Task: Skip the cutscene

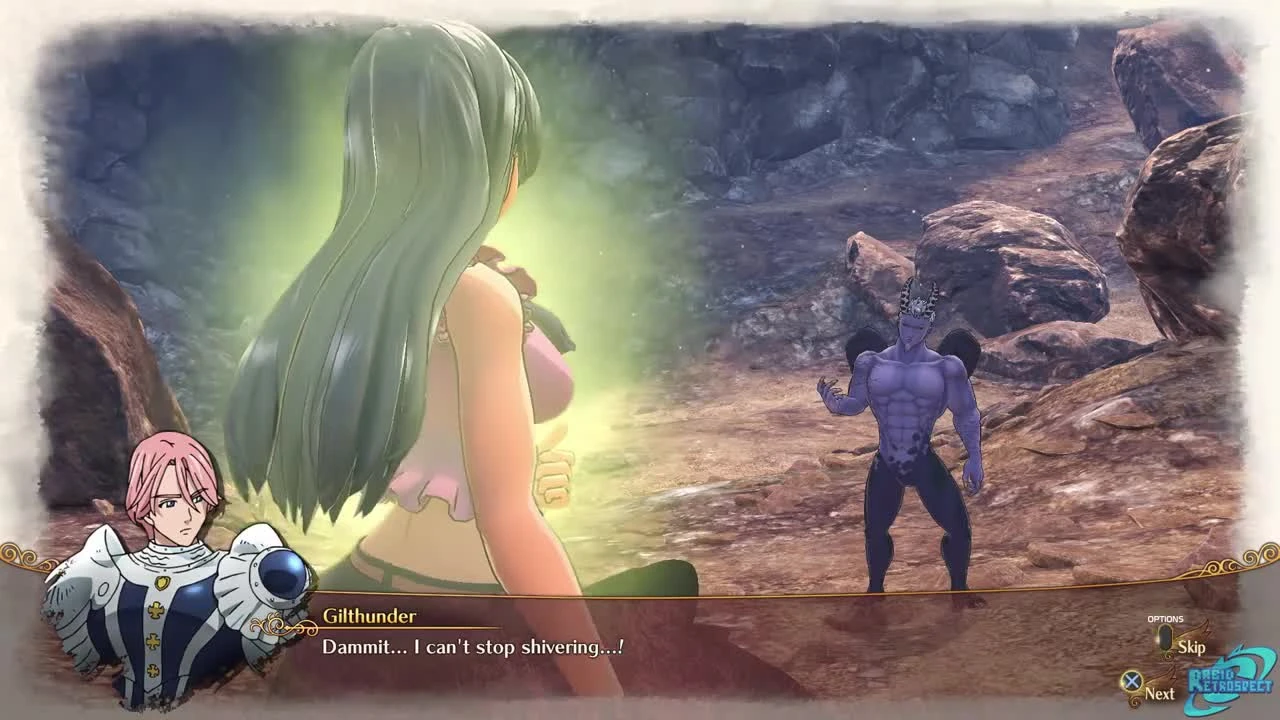Action: (1192, 648)
